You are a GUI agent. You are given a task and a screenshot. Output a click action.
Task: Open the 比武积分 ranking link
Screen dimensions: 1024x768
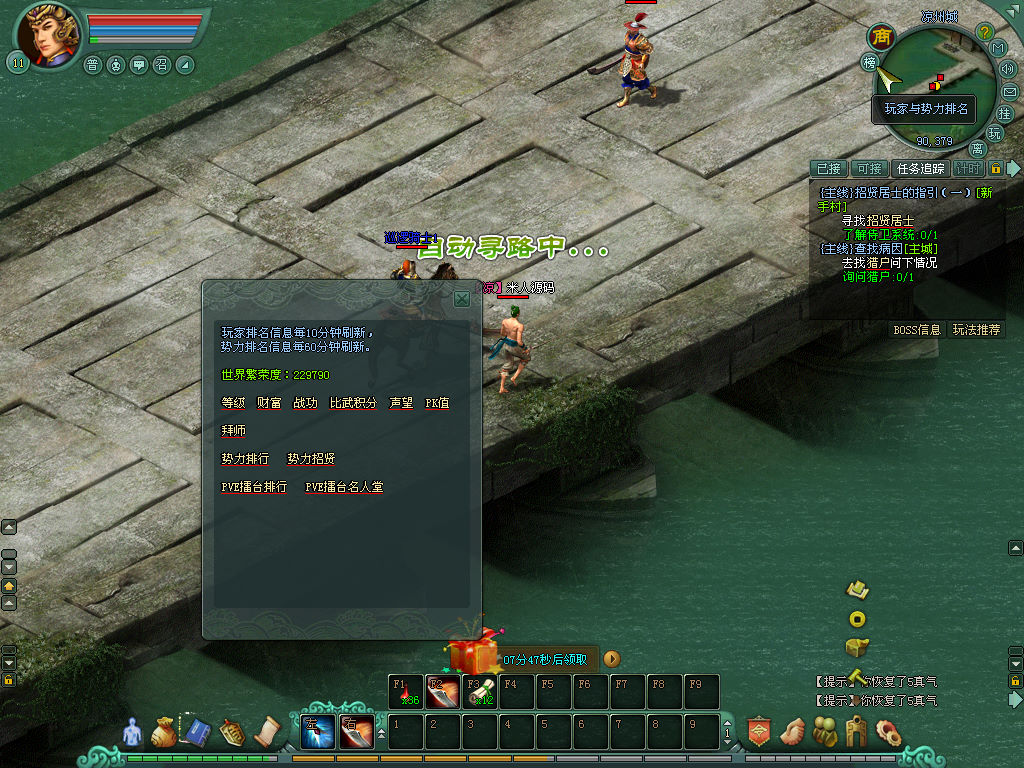point(353,402)
